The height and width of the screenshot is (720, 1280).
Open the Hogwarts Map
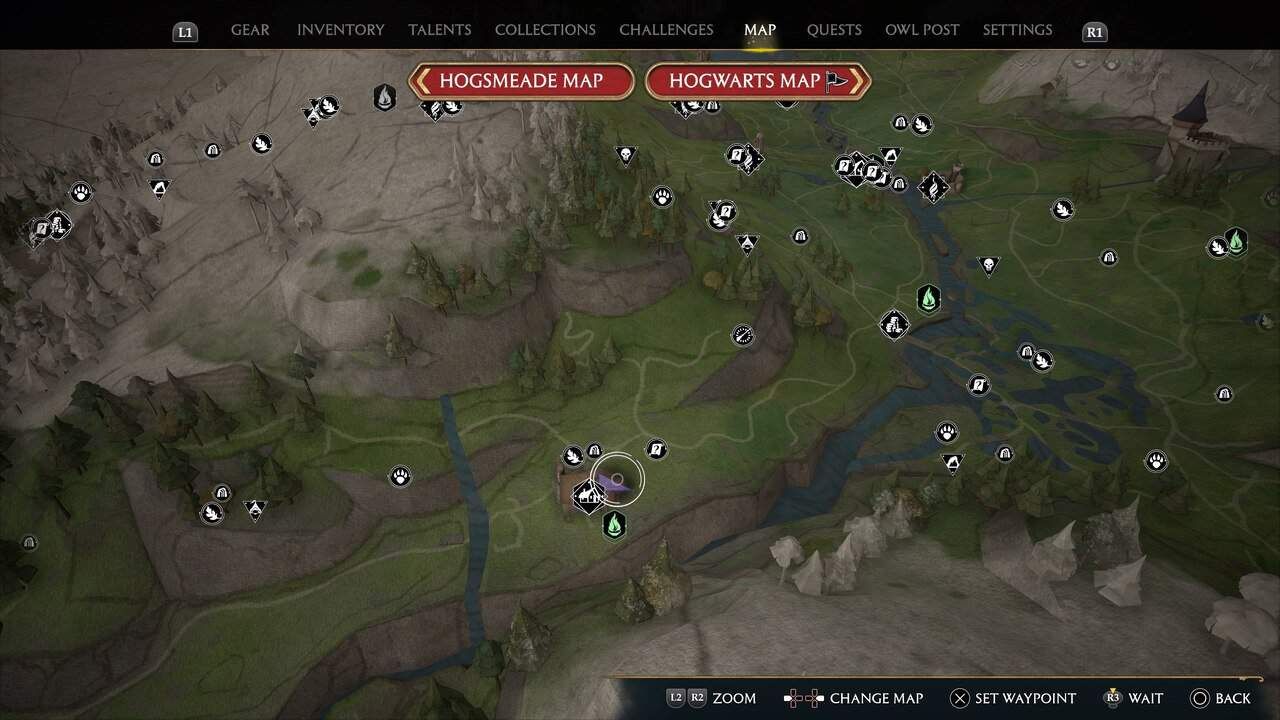757,81
